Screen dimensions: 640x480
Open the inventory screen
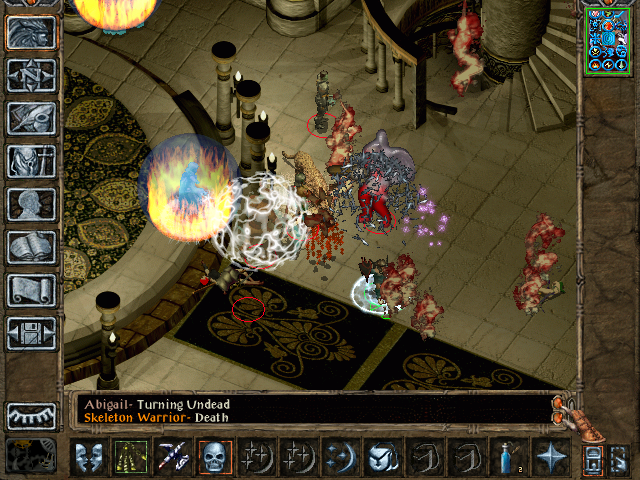[31, 161]
